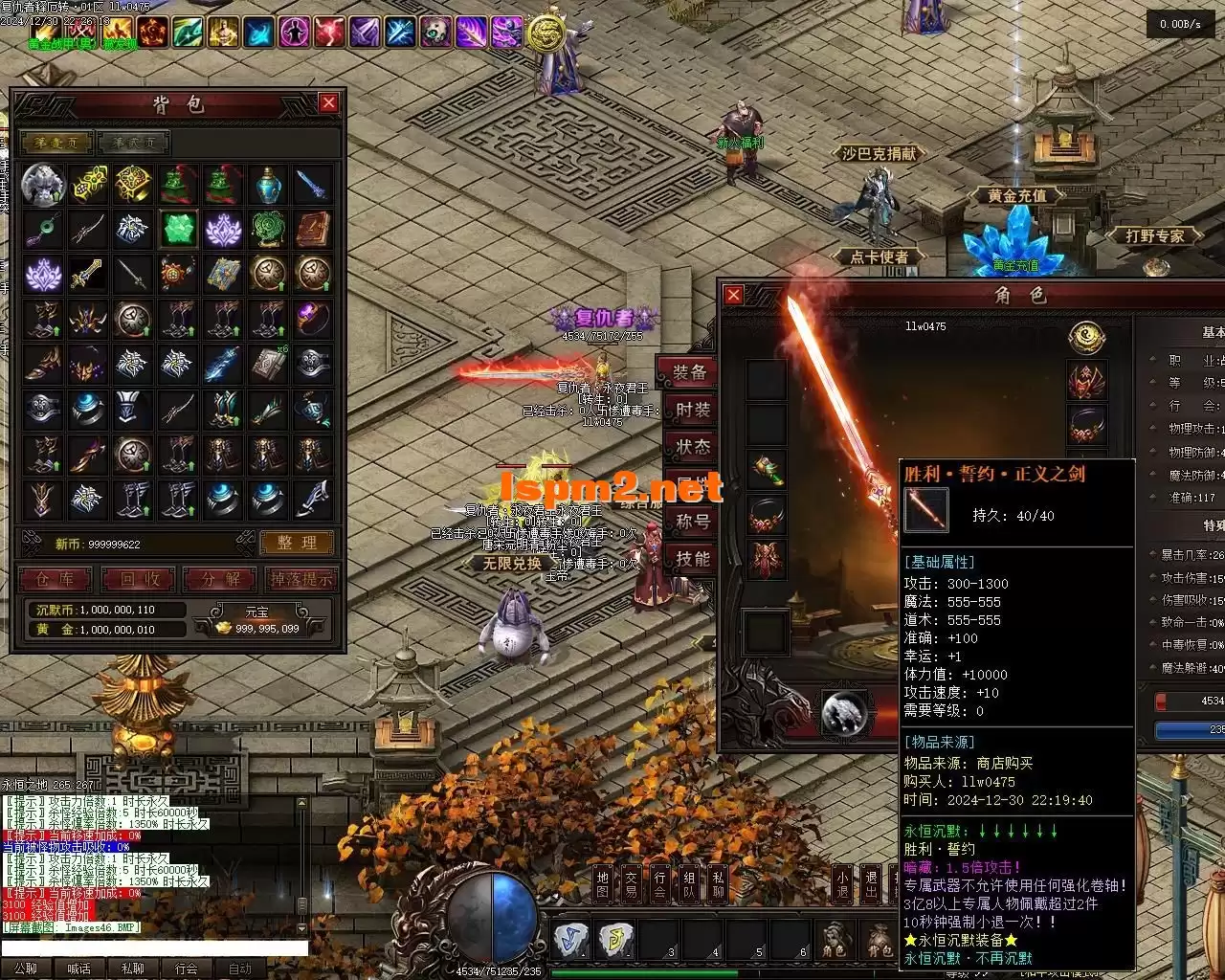Screen dimensions: 1225x980
Task: Click the 整理 sort button
Action: (297, 543)
